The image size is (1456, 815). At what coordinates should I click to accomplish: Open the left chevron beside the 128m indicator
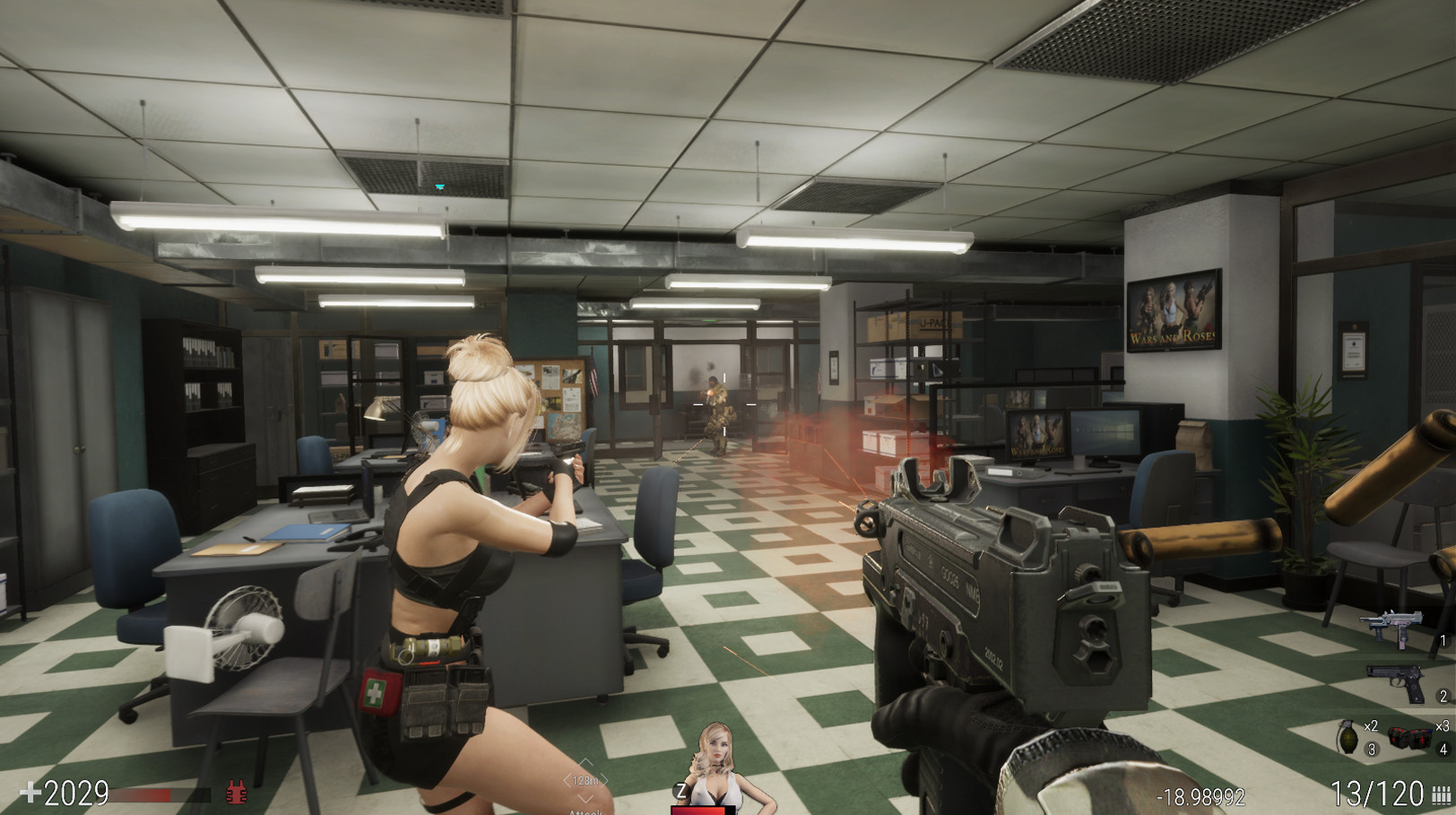pos(568,781)
